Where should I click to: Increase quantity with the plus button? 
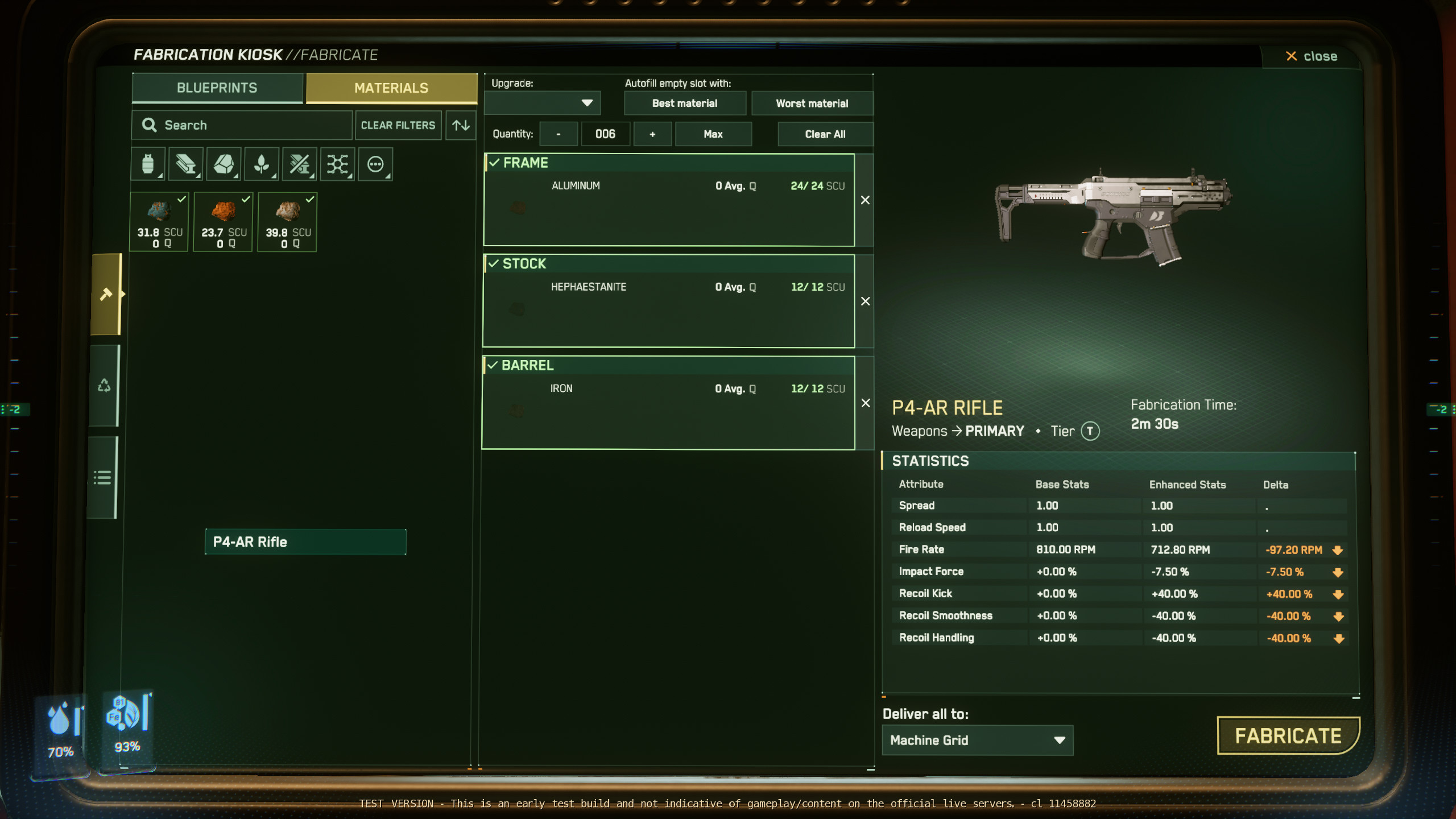[652, 134]
